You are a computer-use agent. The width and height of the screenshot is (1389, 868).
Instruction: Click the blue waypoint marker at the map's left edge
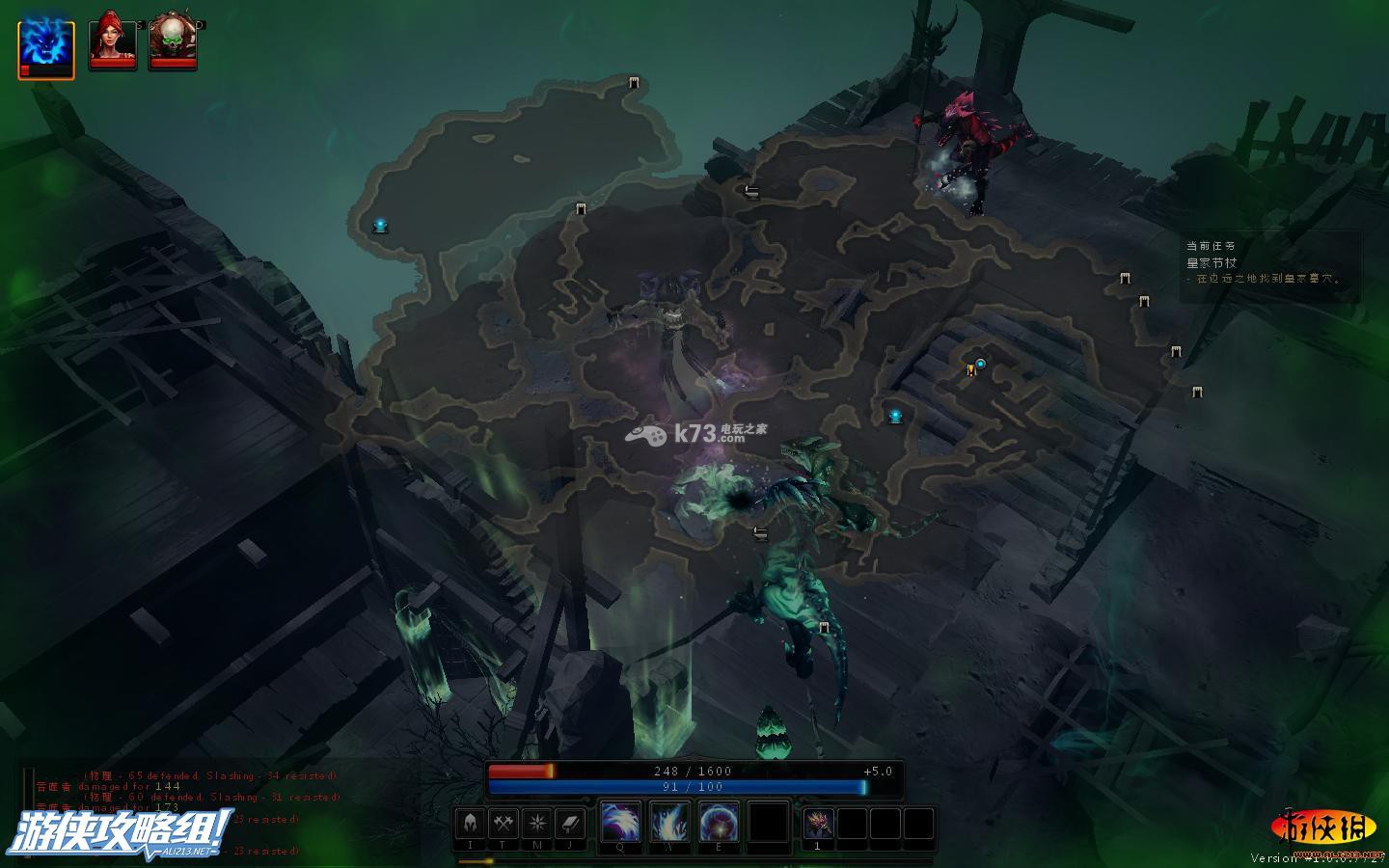(x=380, y=226)
